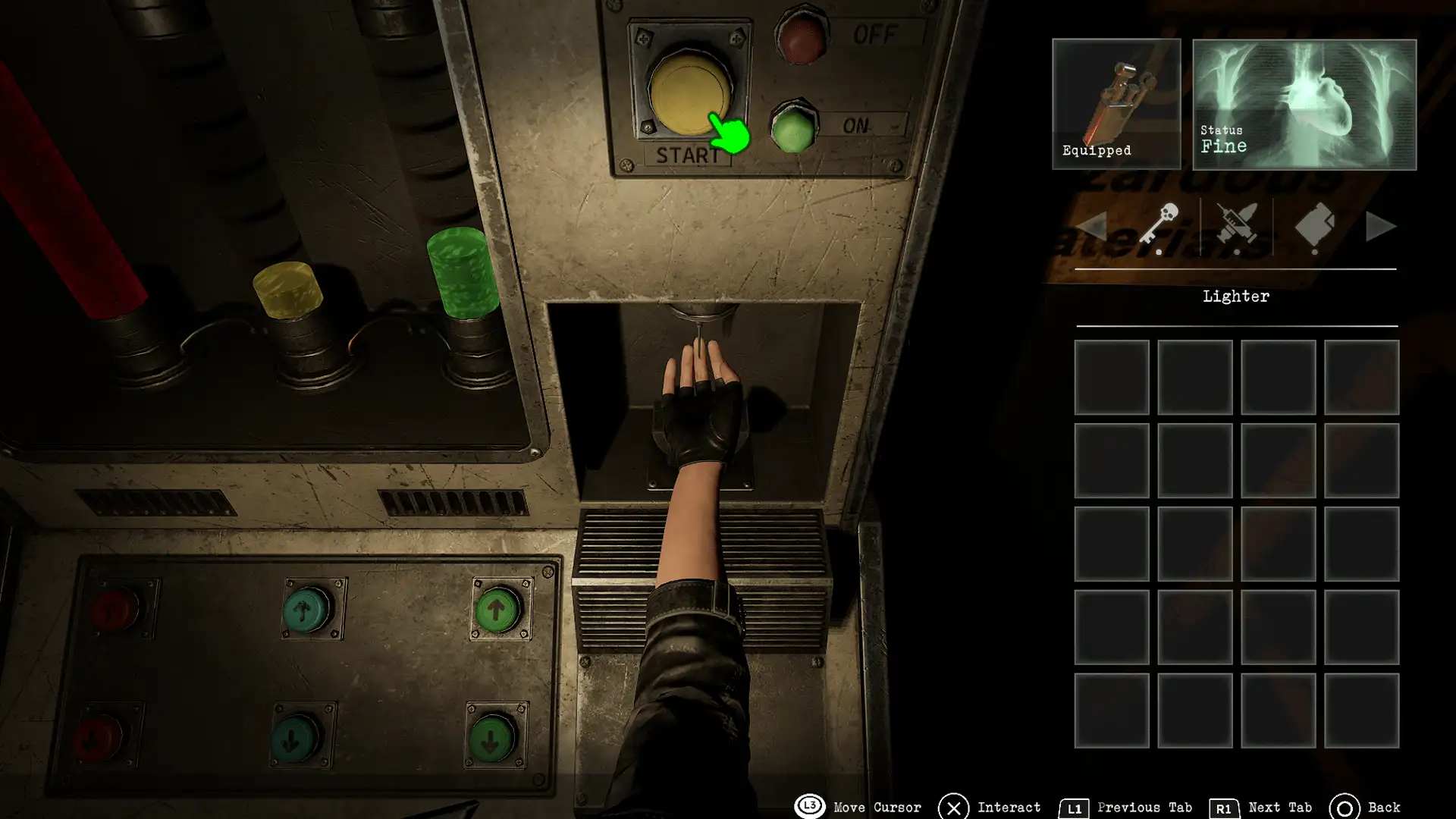Go to previous tab with left arrow
Screen dimensions: 1456x819
point(1091,227)
